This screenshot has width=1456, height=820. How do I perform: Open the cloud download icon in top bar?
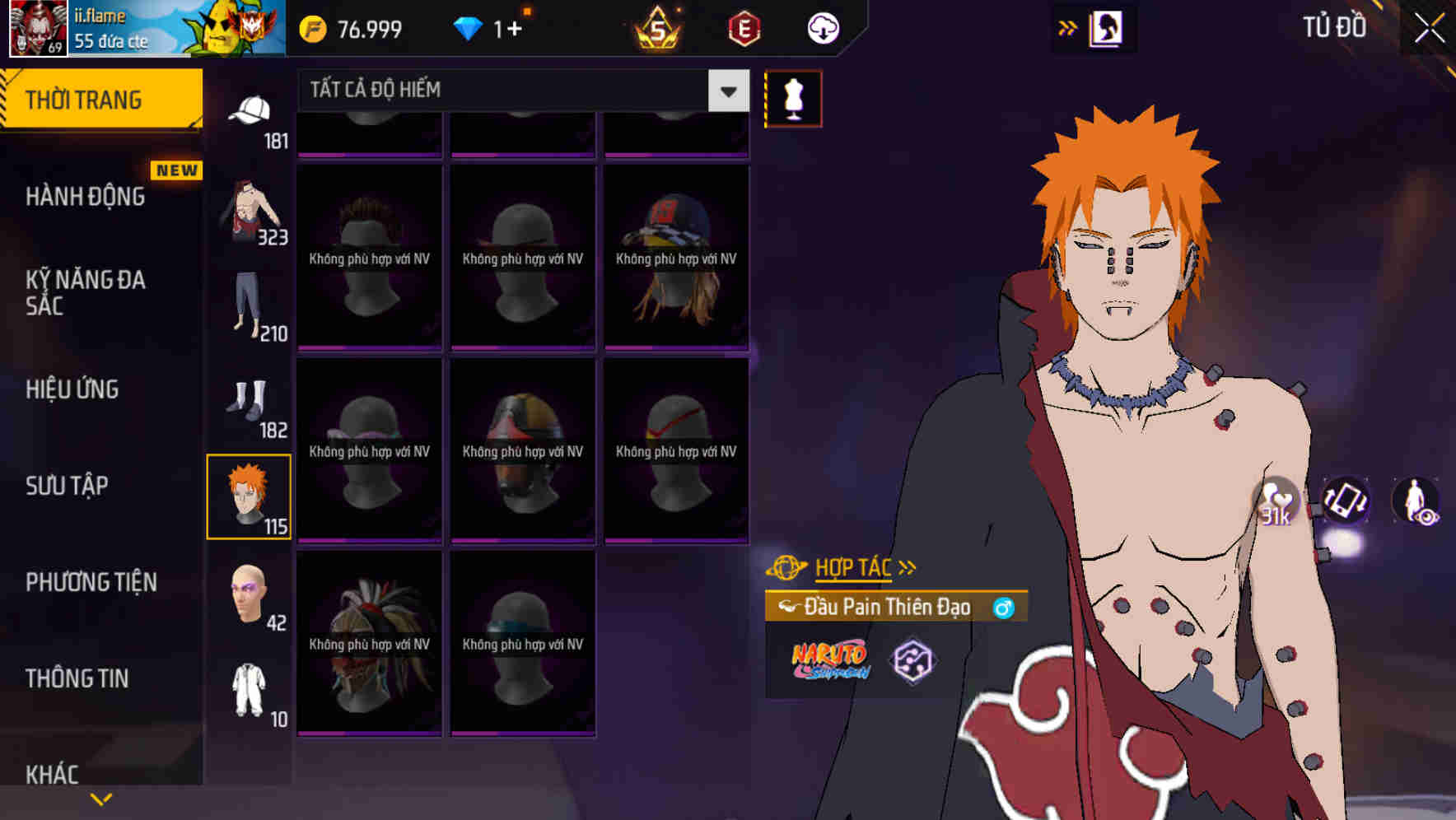click(821, 27)
